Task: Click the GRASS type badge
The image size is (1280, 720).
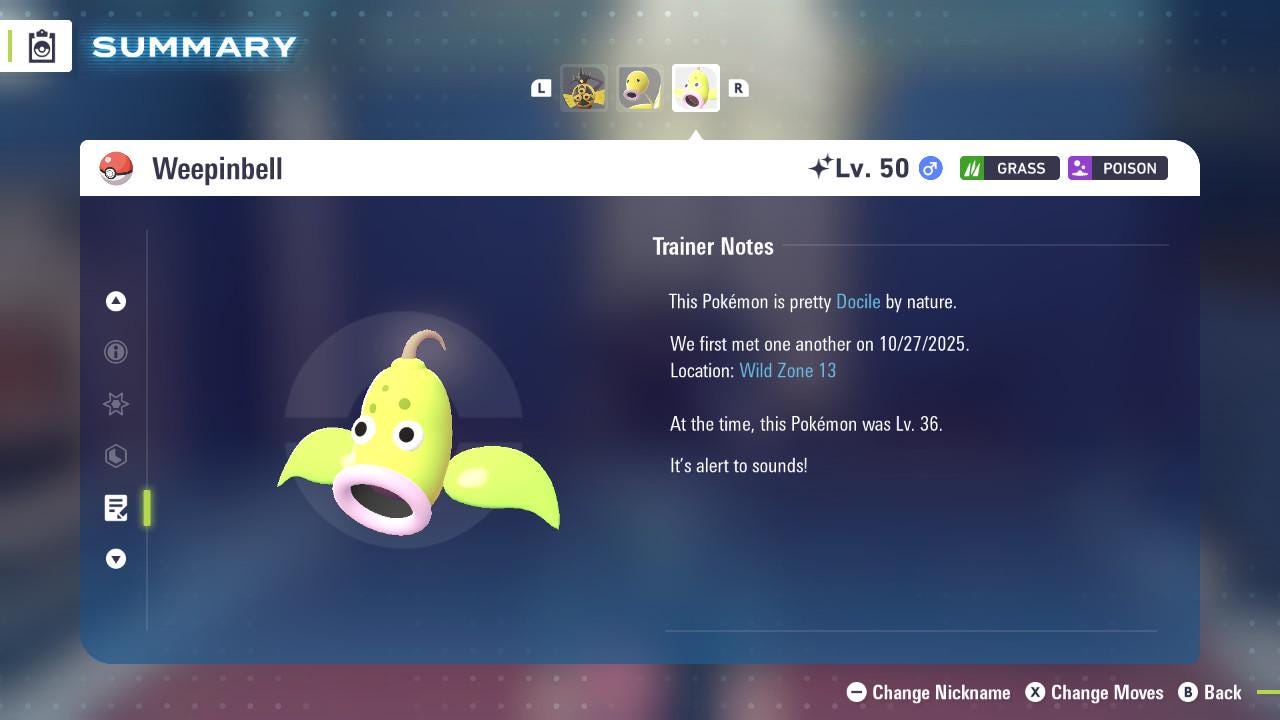Action: click(x=1009, y=168)
